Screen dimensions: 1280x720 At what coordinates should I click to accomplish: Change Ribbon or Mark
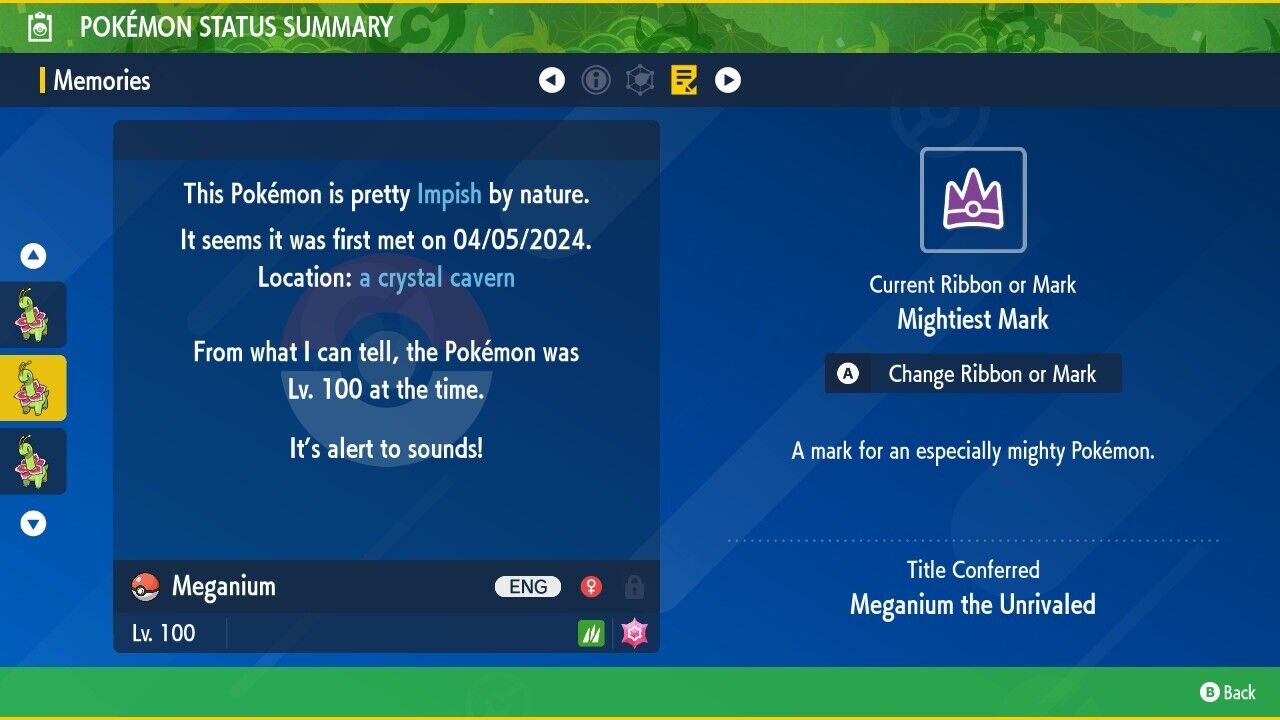coord(973,374)
